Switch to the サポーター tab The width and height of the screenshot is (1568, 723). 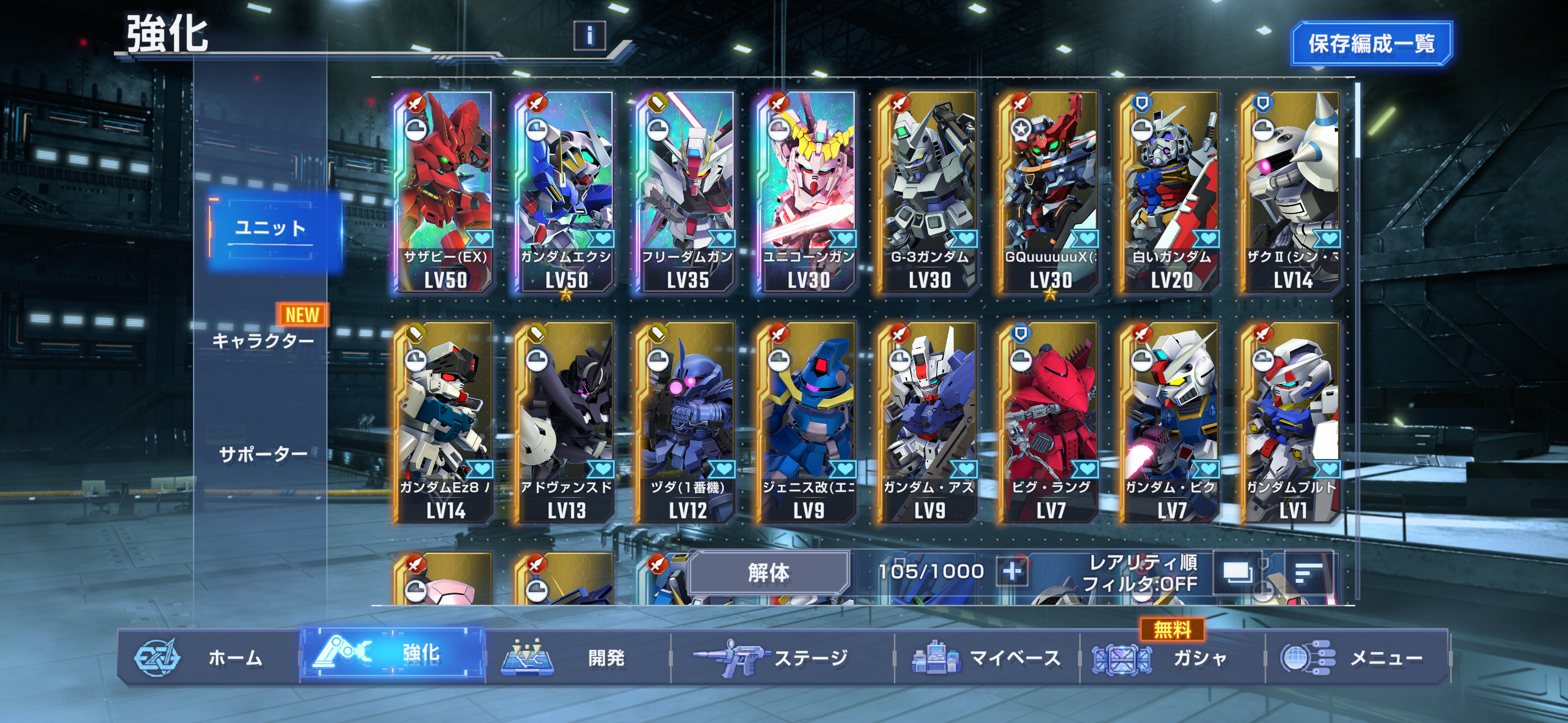point(264,454)
